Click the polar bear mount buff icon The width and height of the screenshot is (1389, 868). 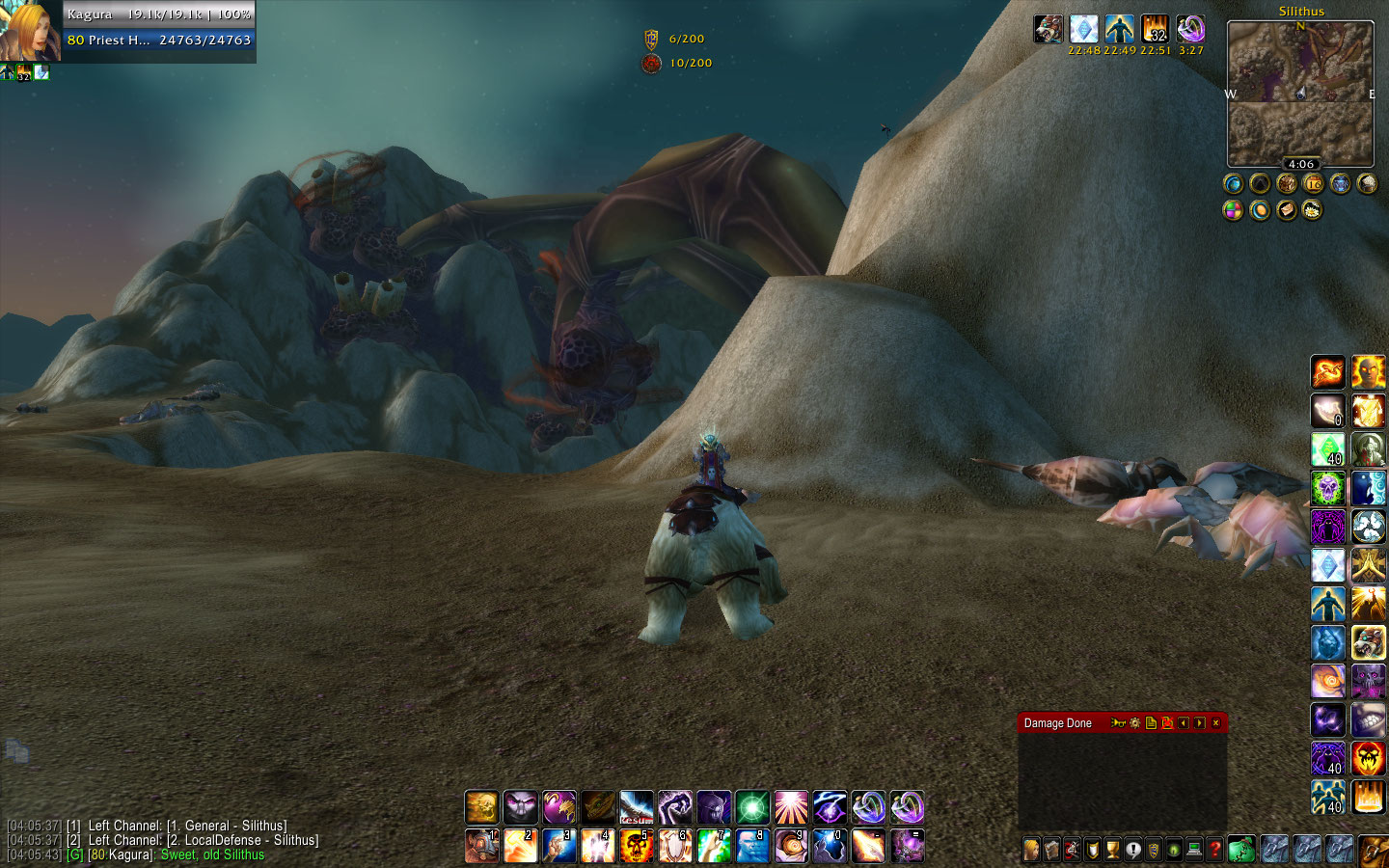(x=1049, y=29)
